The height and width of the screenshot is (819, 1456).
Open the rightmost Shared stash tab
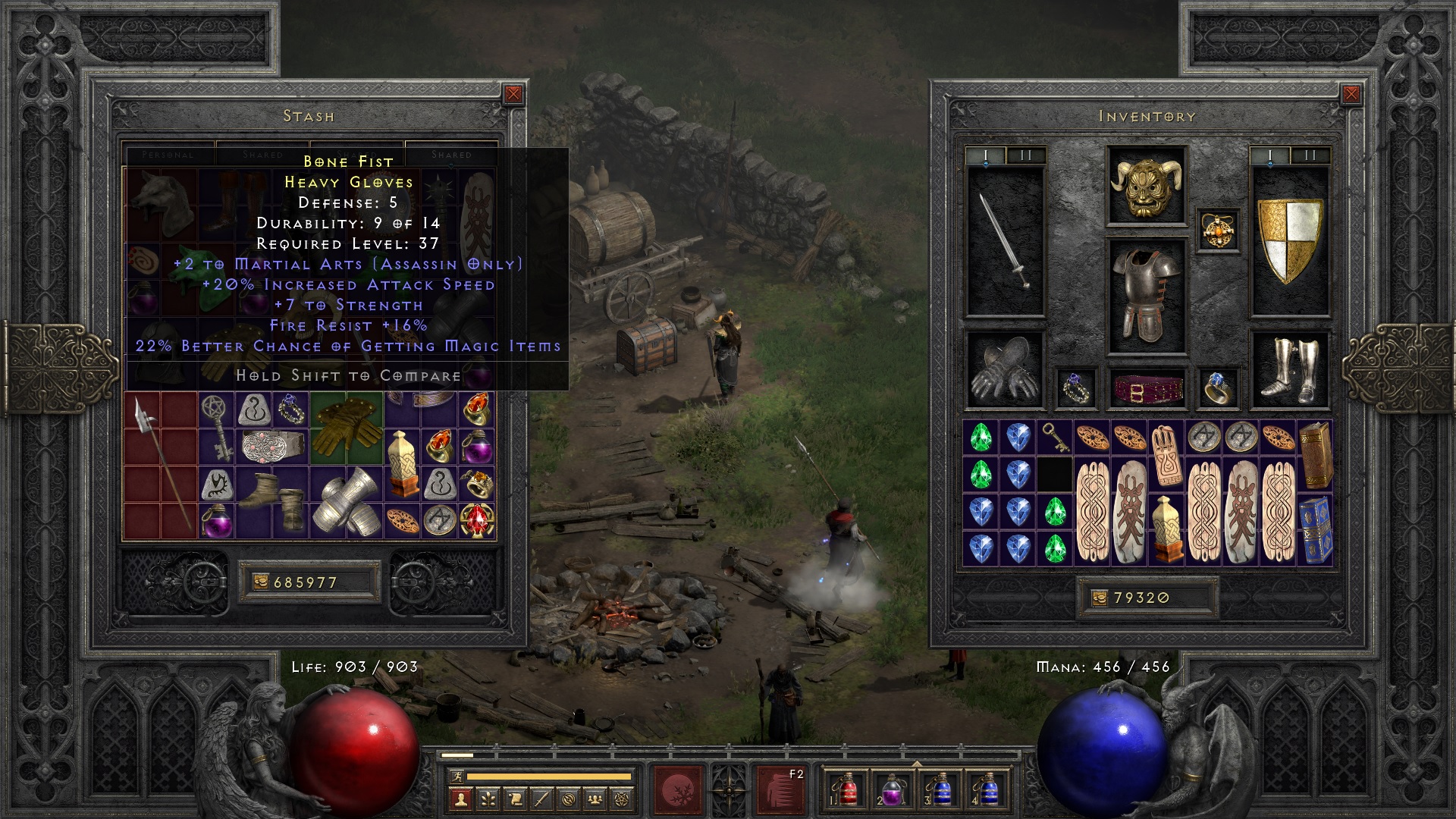click(x=451, y=155)
